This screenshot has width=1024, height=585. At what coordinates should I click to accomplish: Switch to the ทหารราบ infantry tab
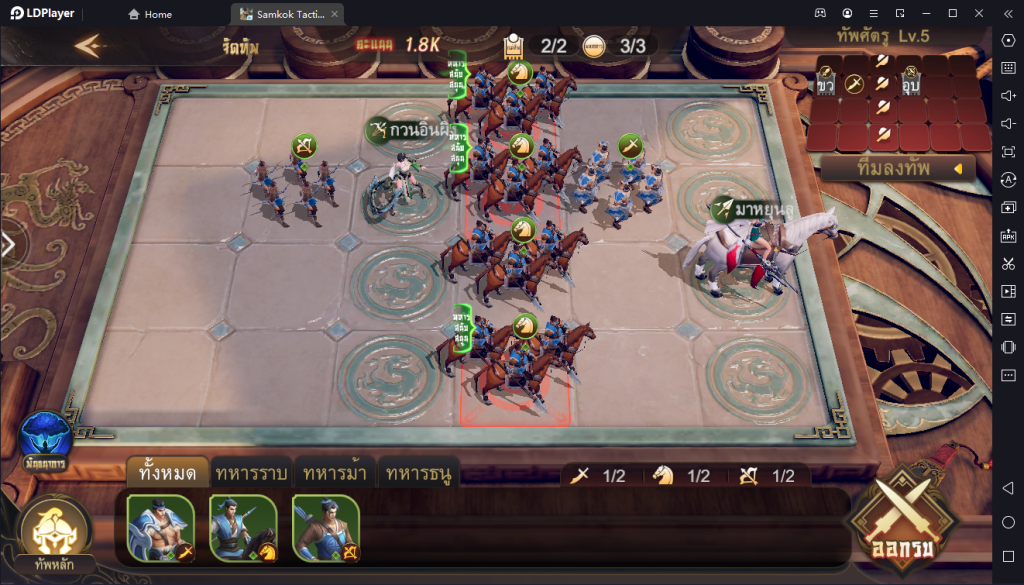tap(252, 473)
